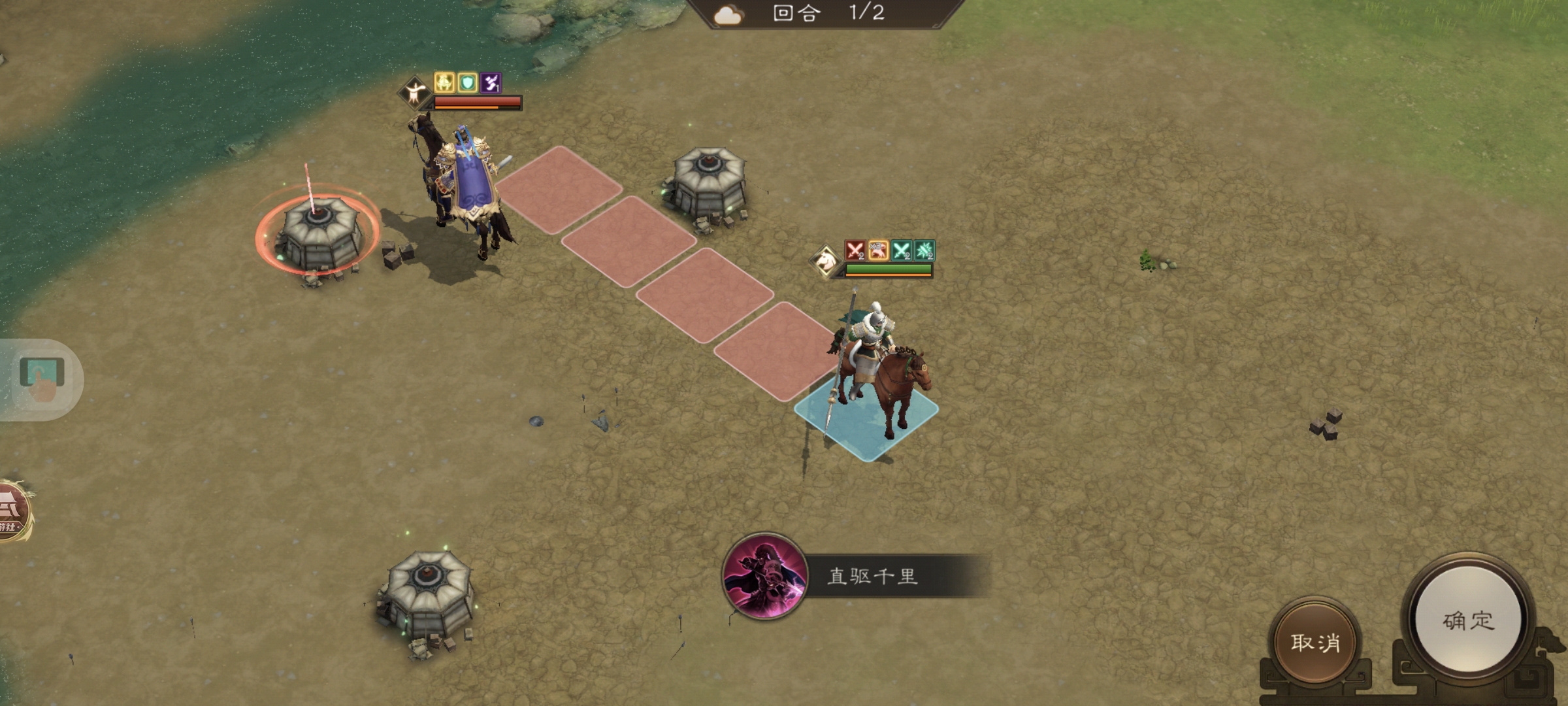Inspect the enemy's golden helmet buff icon

pos(442,82)
